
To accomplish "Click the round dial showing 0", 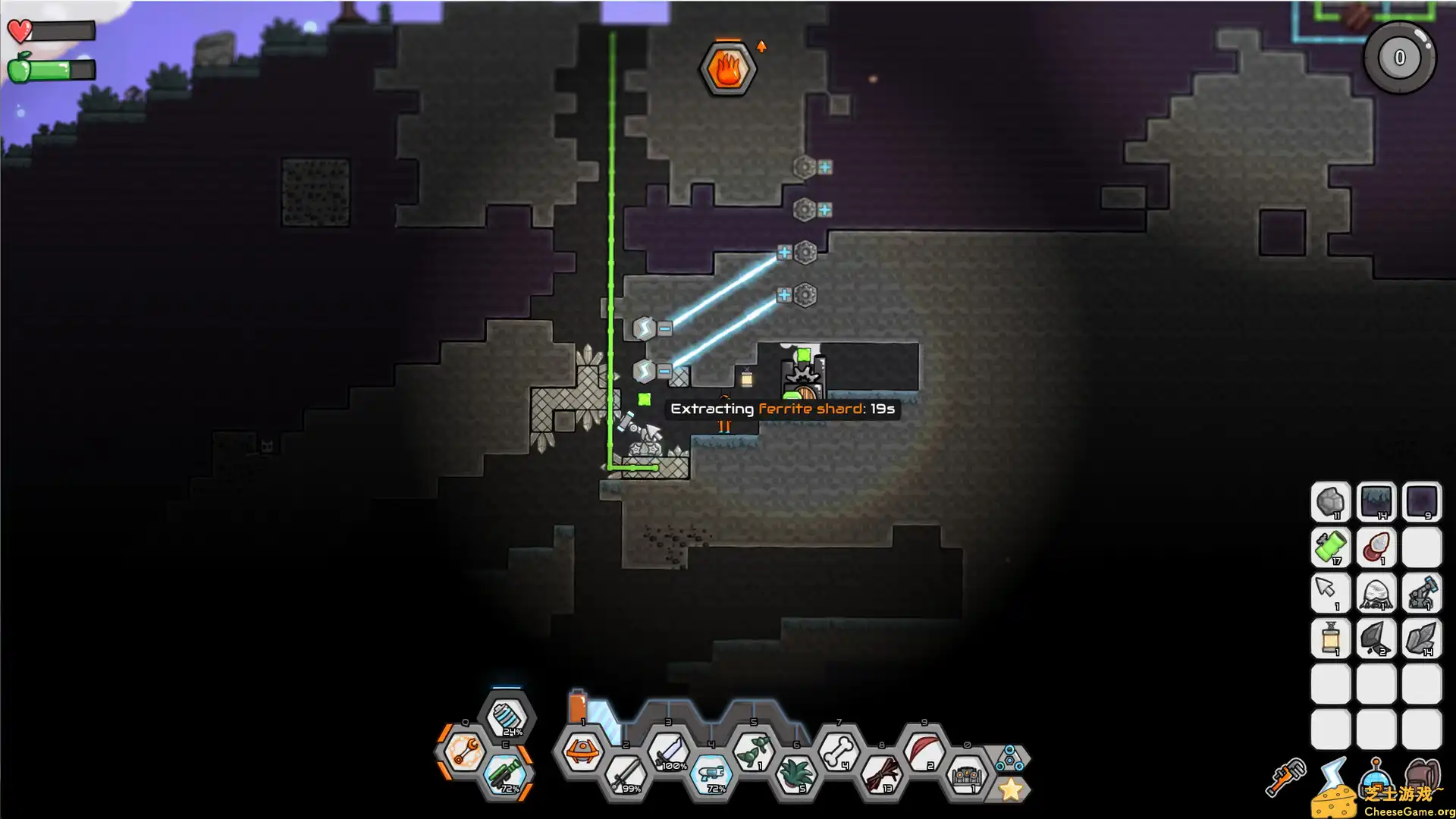I will (1399, 58).
